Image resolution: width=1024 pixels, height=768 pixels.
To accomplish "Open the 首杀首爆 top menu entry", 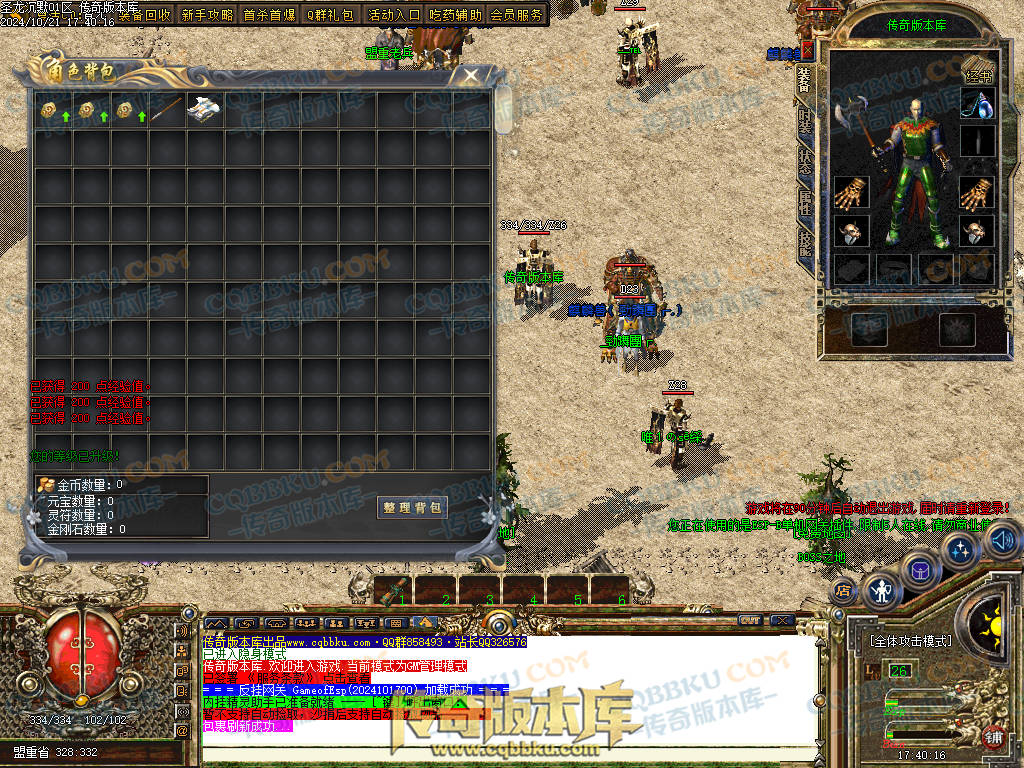I will pos(269,15).
